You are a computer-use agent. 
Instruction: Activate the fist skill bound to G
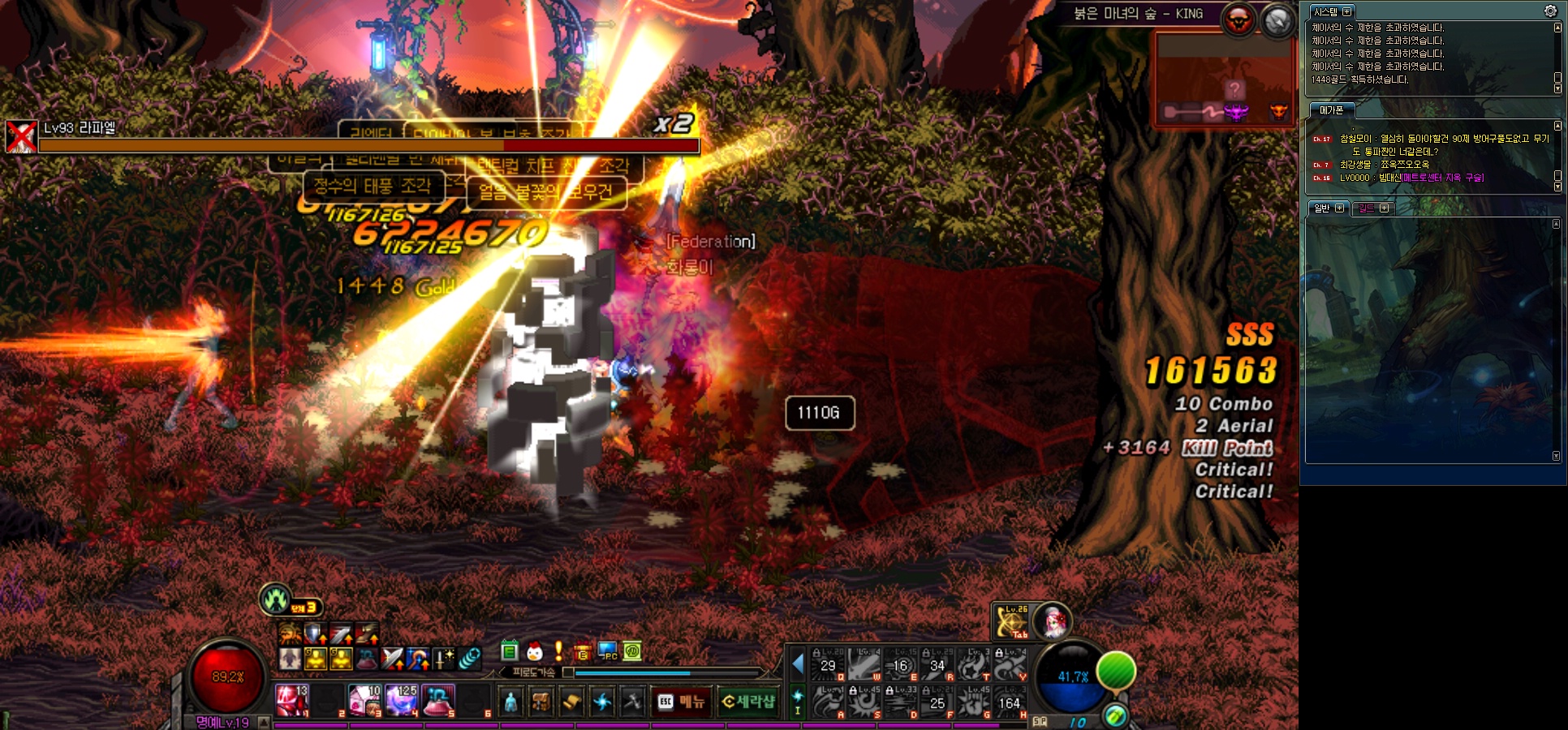(973, 702)
